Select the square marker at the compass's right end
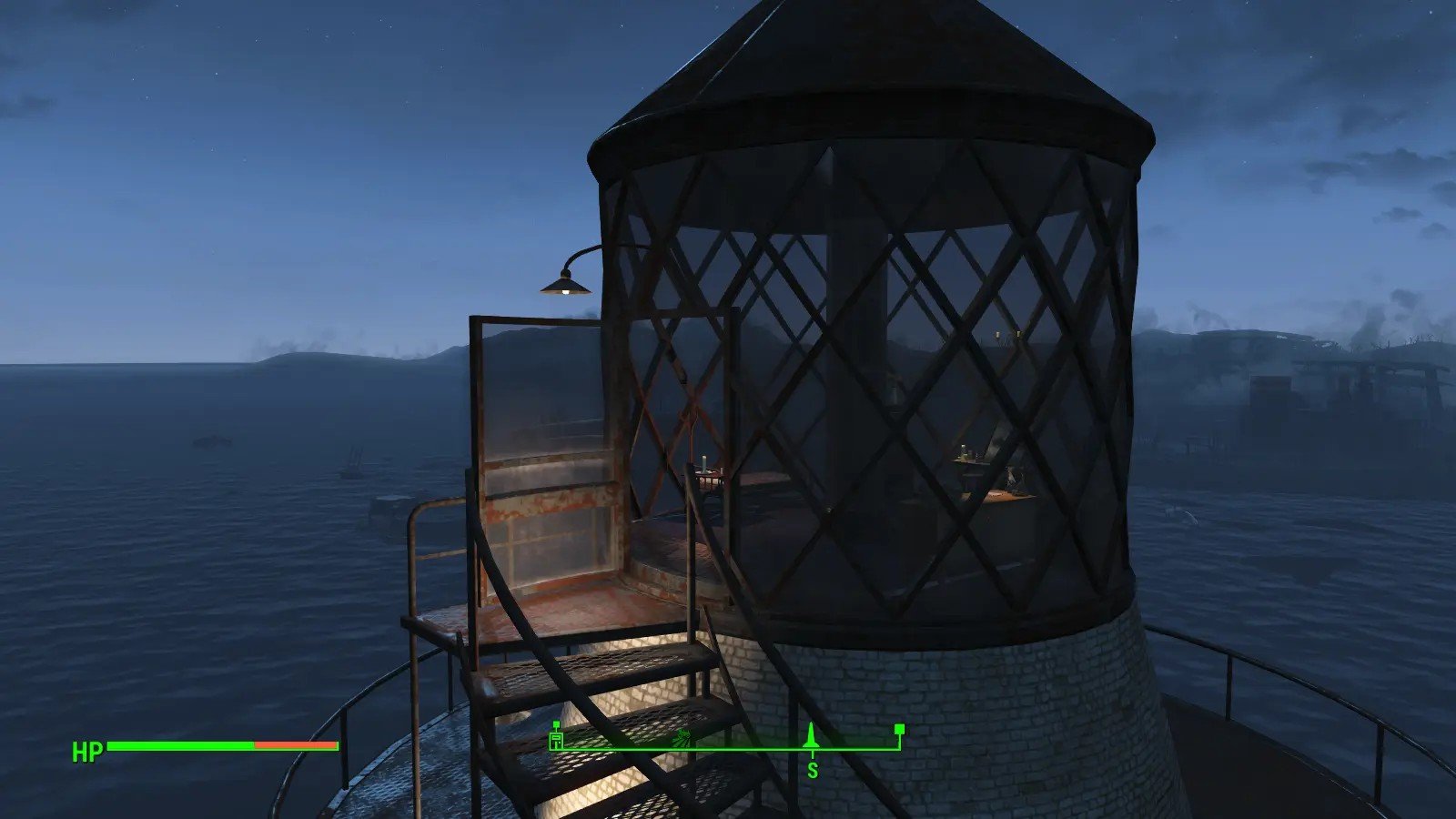The width and height of the screenshot is (1456, 819). [x=899, y=729]
